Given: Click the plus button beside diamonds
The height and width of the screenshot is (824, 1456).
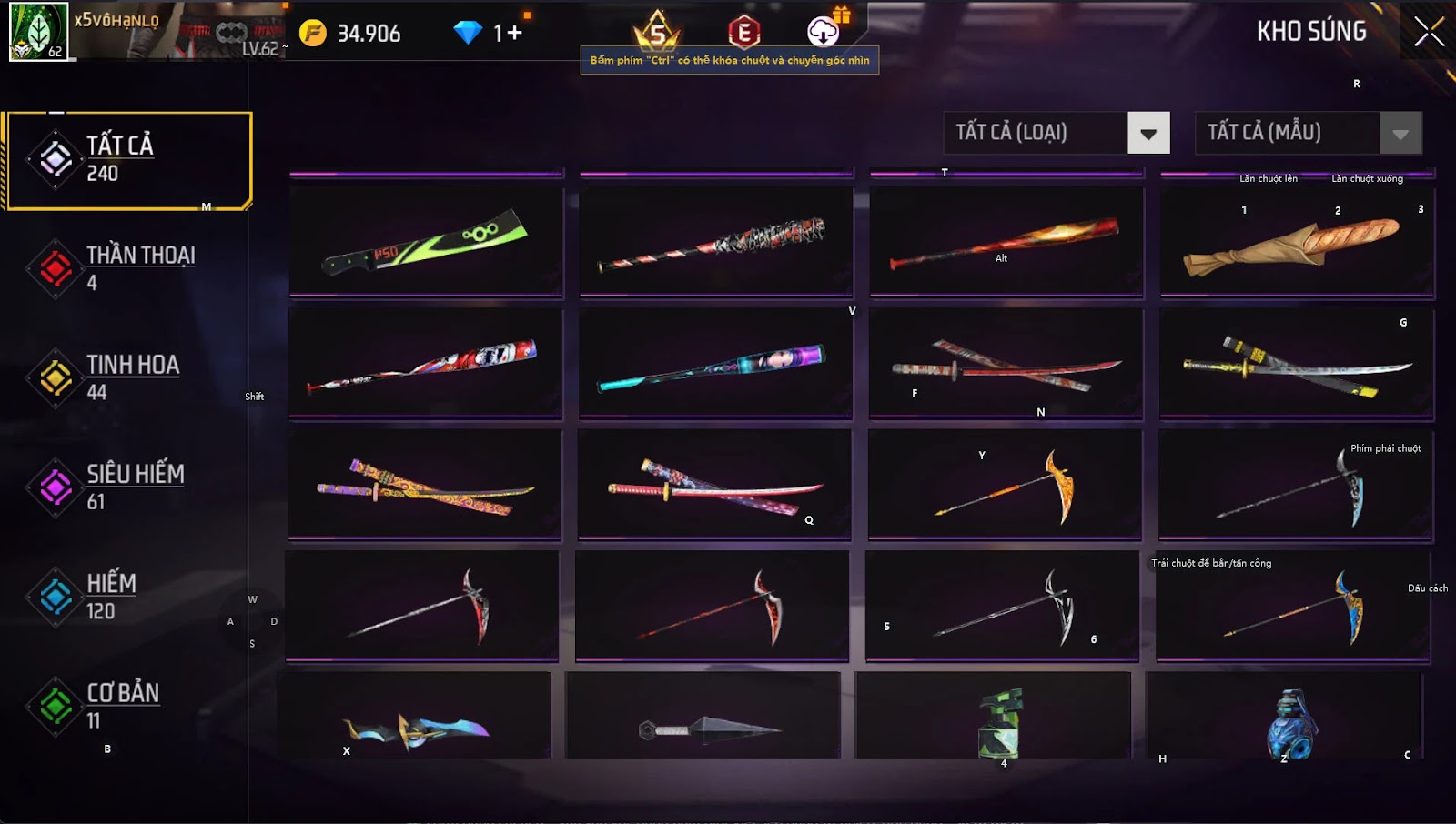Looking at the screenshot, I should (515, 34).
